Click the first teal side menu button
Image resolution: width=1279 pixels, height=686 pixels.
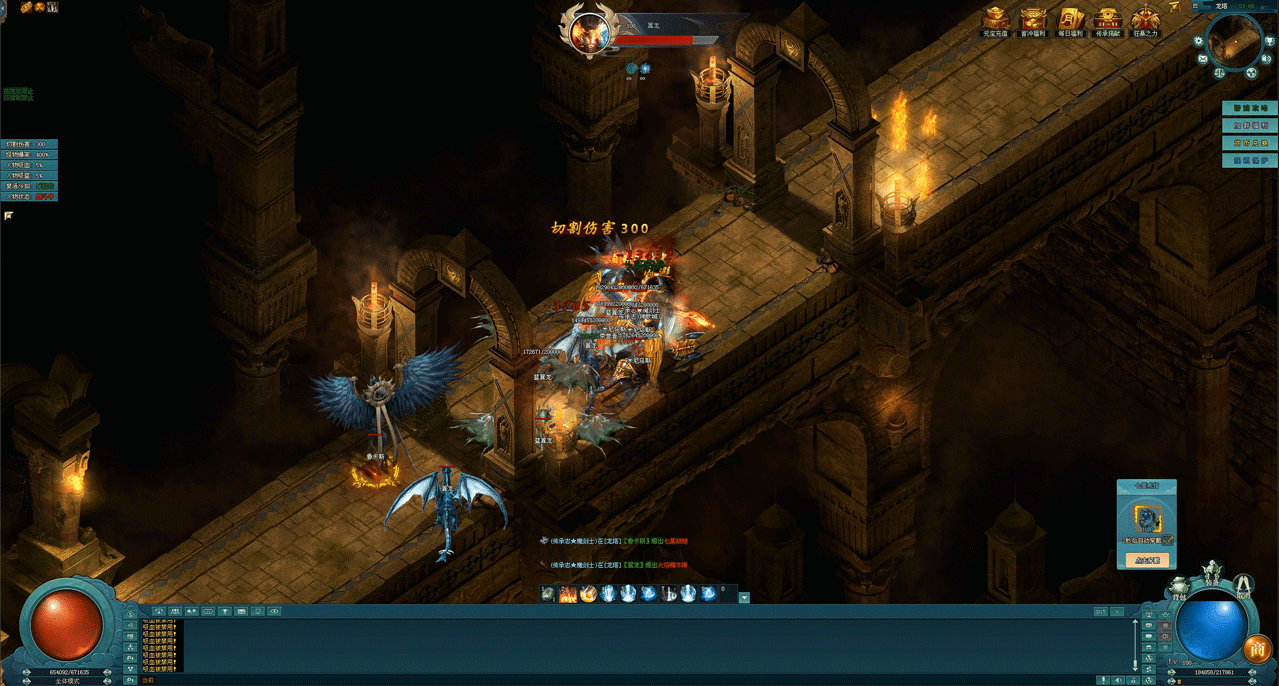[1249, 108]
